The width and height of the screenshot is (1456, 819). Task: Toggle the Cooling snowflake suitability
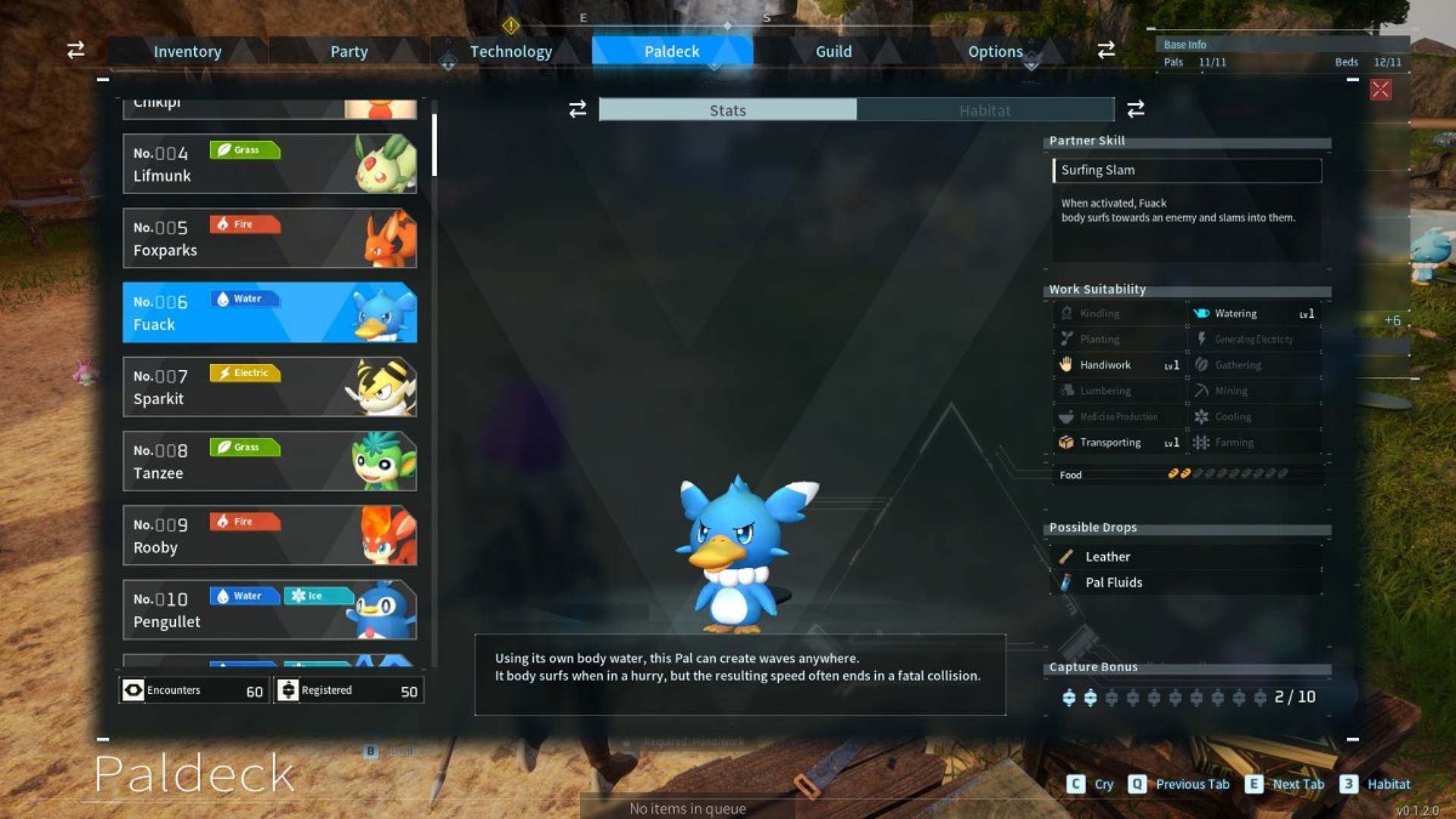pyautogui.click(x=1203, y=416)
